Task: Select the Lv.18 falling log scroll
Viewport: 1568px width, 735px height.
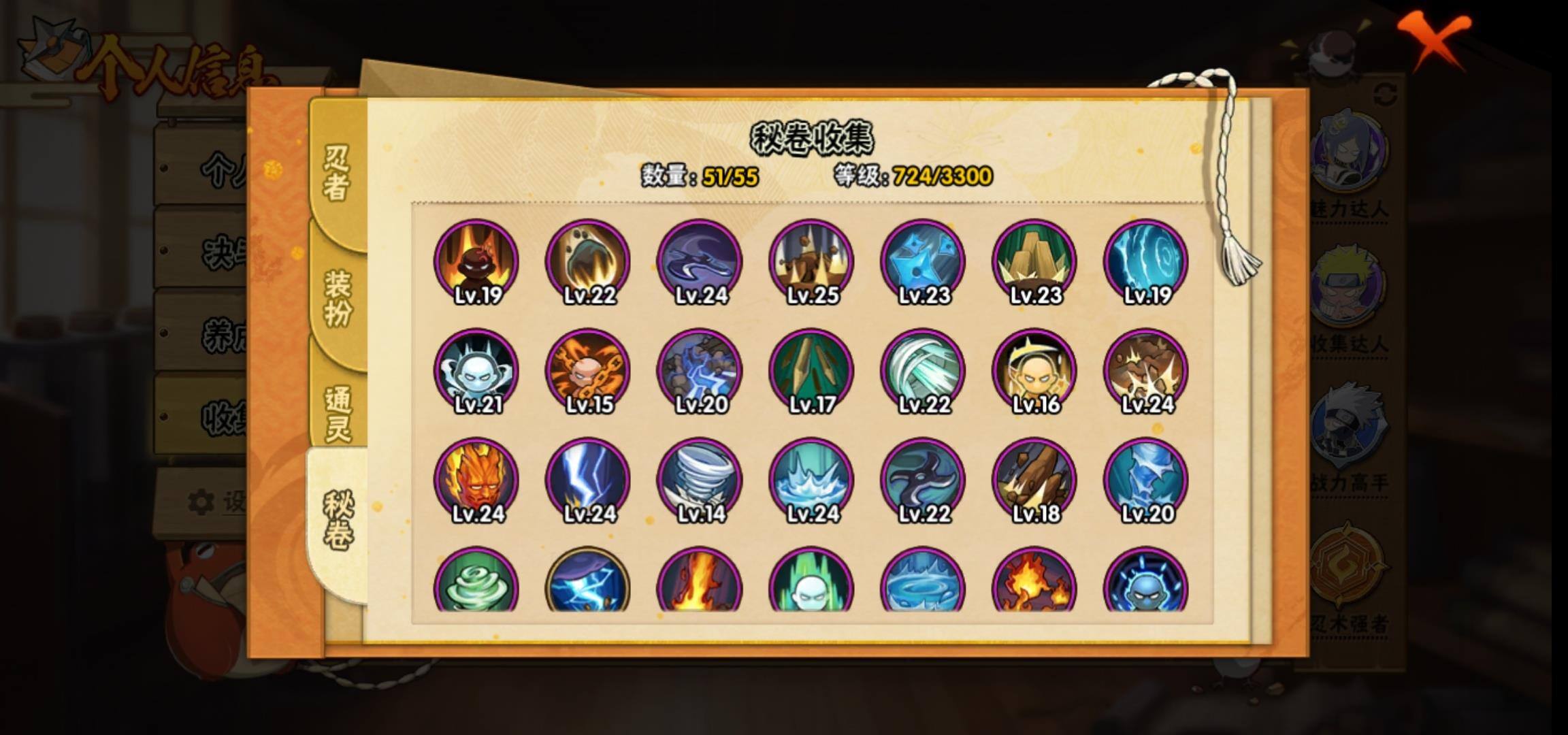Action: pyautogui.click(x=1034, y=480)
